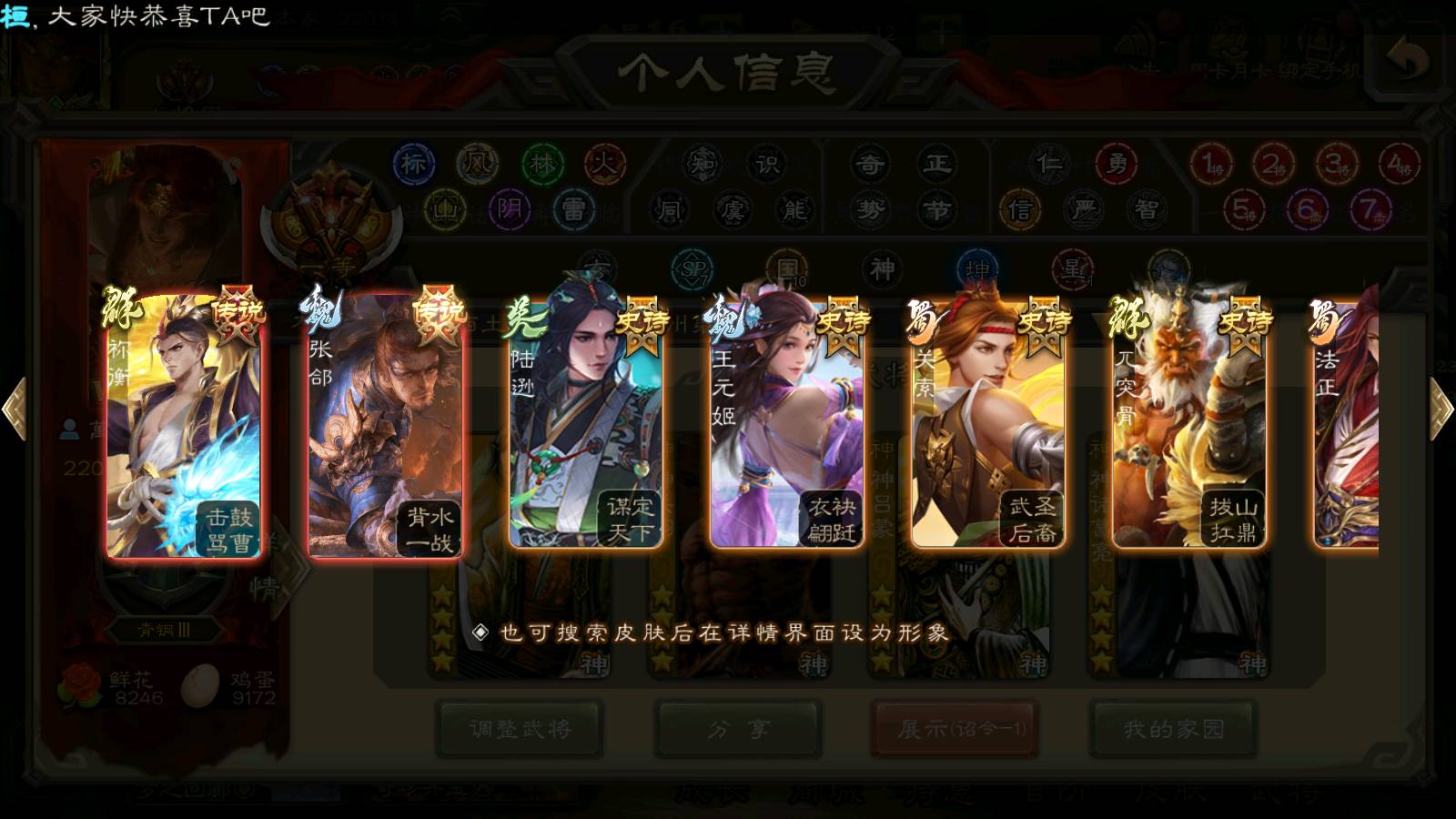Choose the 张郃 背水一战 skin card
The width and height of the screenshot is (1456, 819).
point(385,426)
